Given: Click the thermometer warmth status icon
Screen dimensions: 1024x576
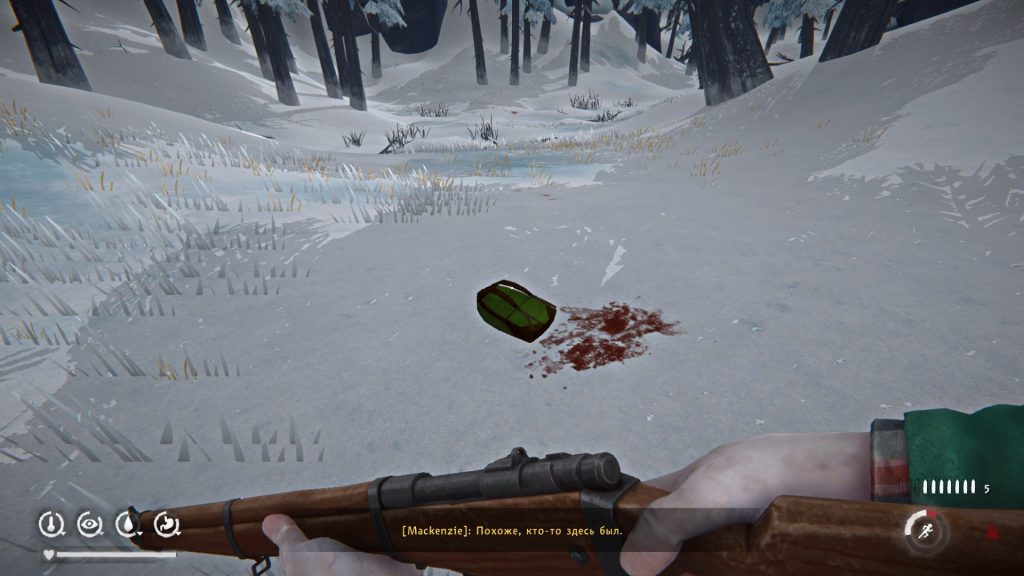Looking at the screenshot, I should pyautogui.click(x=48, y=523).
